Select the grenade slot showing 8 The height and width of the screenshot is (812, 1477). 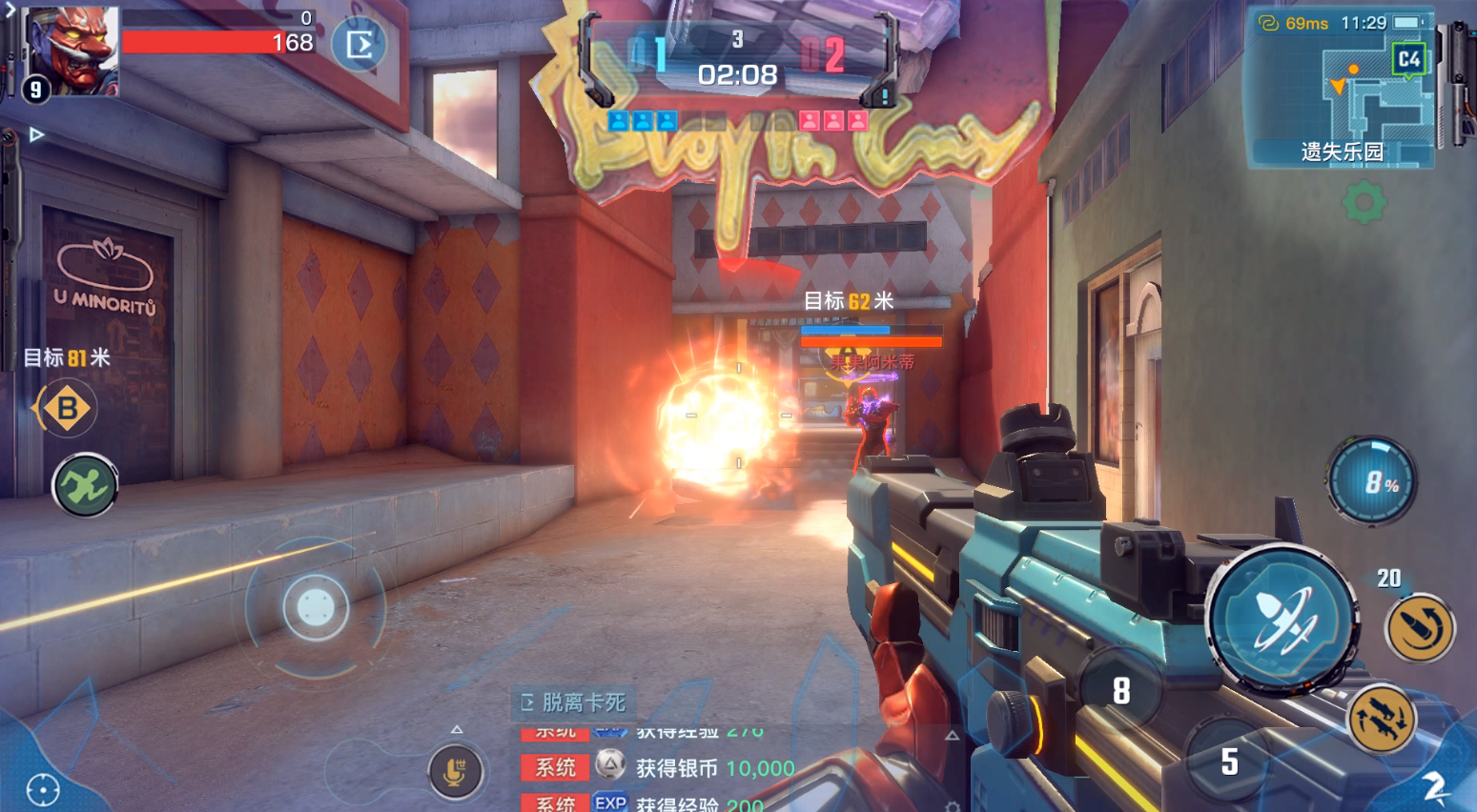coord(1121,690)
